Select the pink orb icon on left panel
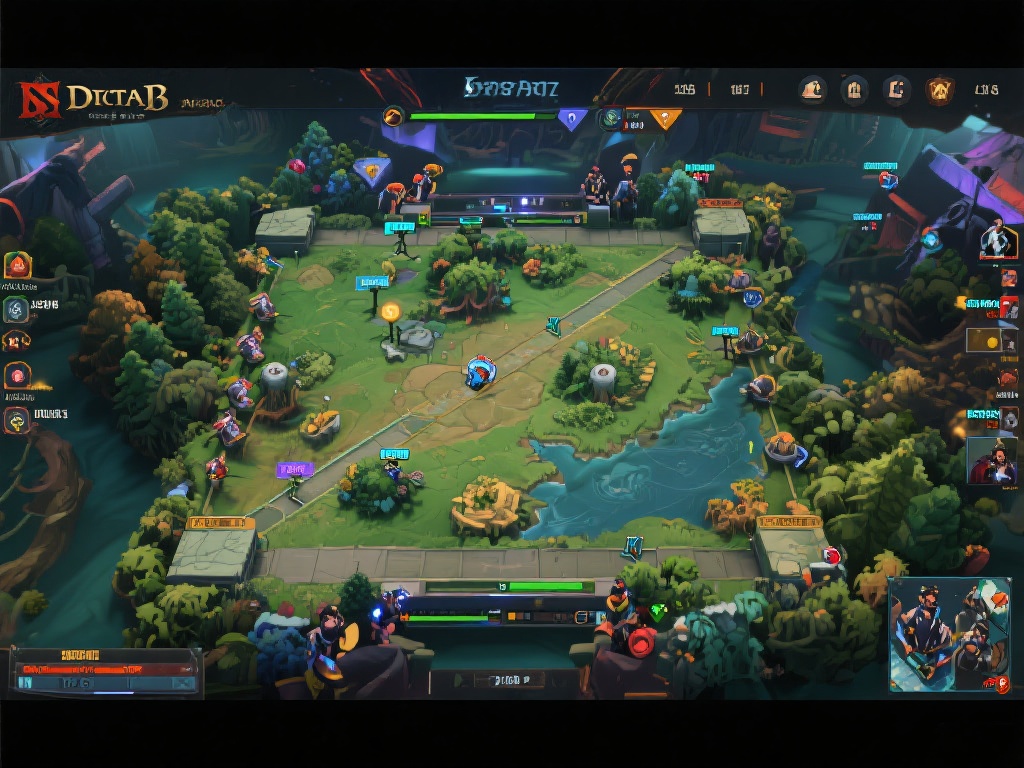The height and width of the screenshot is (768, 1024). (x=17, y=375)
